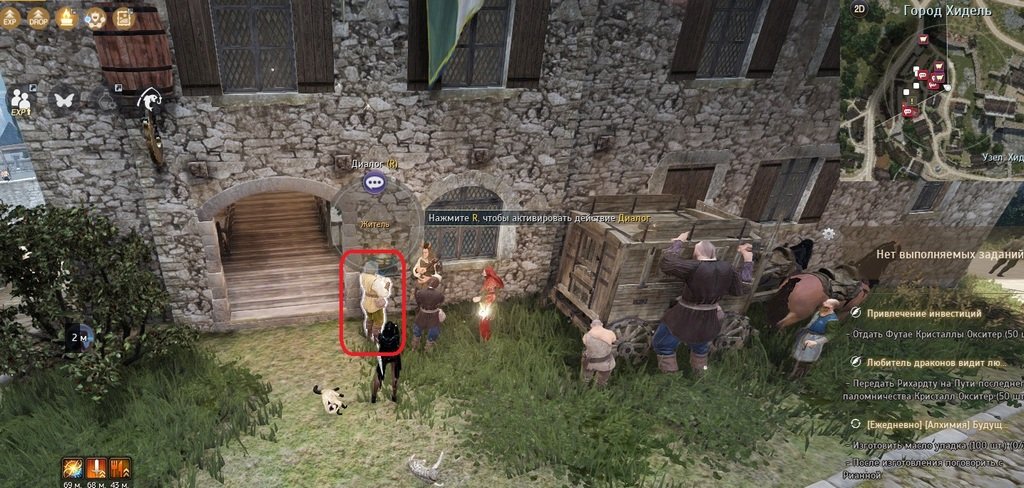Open the DROP boost icon
Viewport: 1024px width, 488px height.
(39, 17)
